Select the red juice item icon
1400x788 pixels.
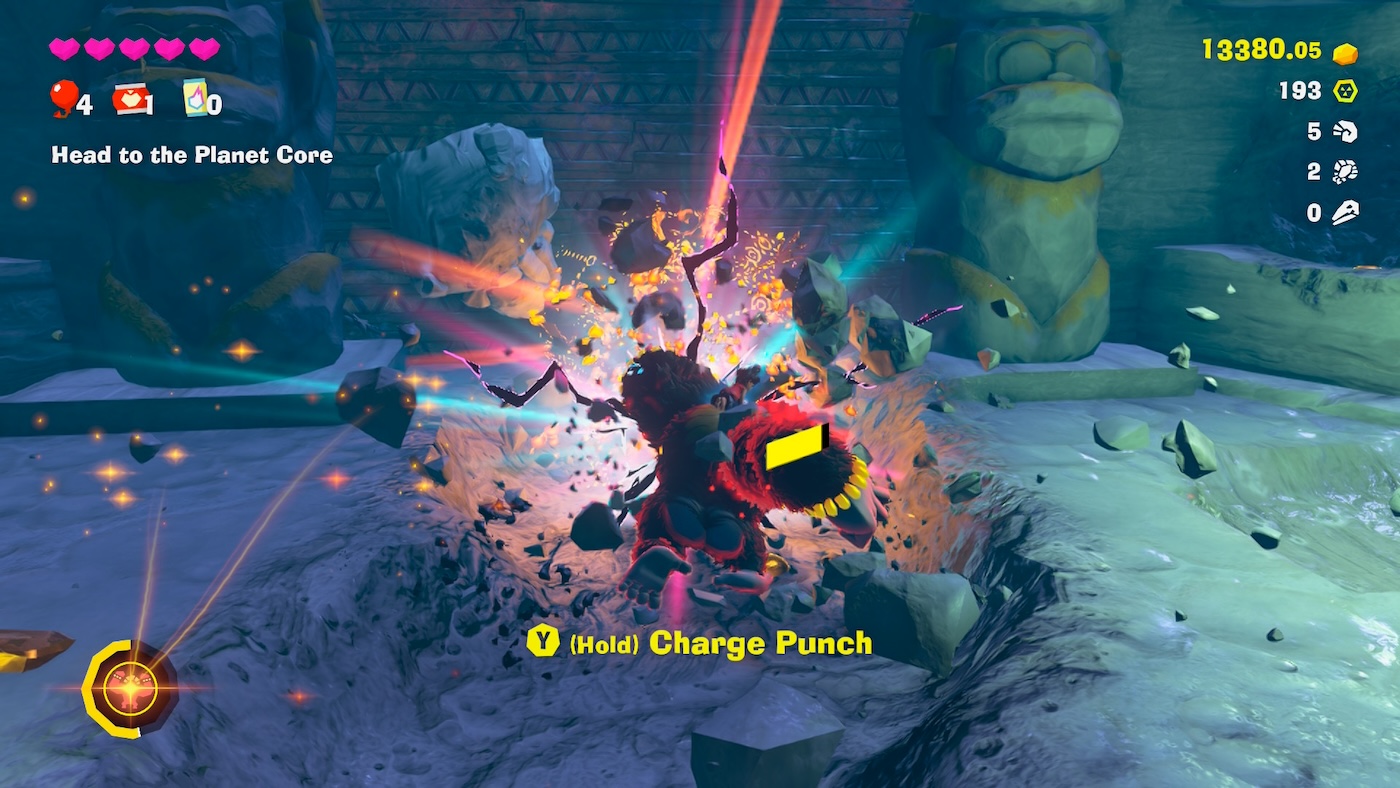130,98
